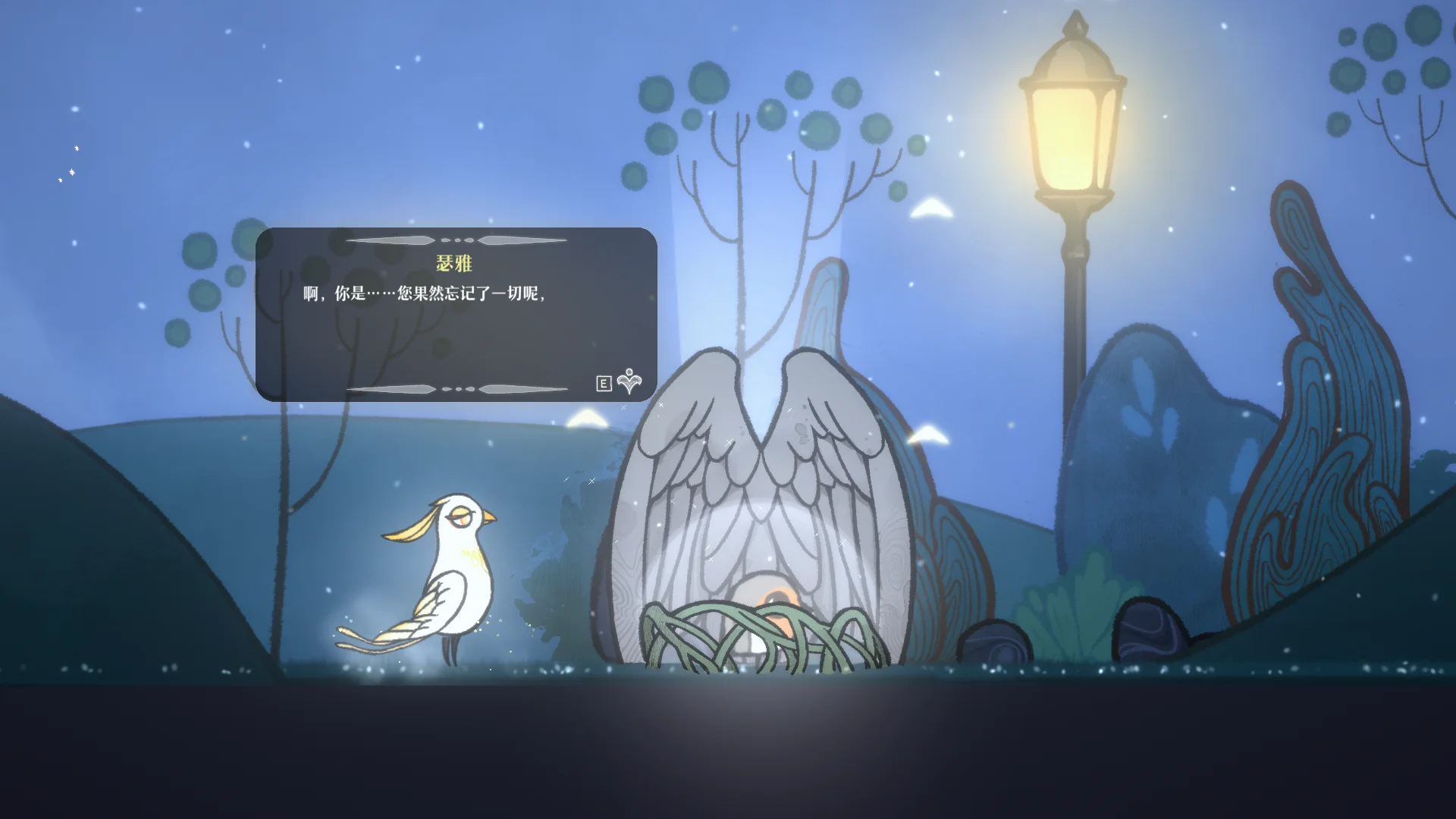The height and width of the screenshot is (819, 1456).
Task: Click the speaker name 瑟雅 in dialogue box
Action: tap(456, 265)
